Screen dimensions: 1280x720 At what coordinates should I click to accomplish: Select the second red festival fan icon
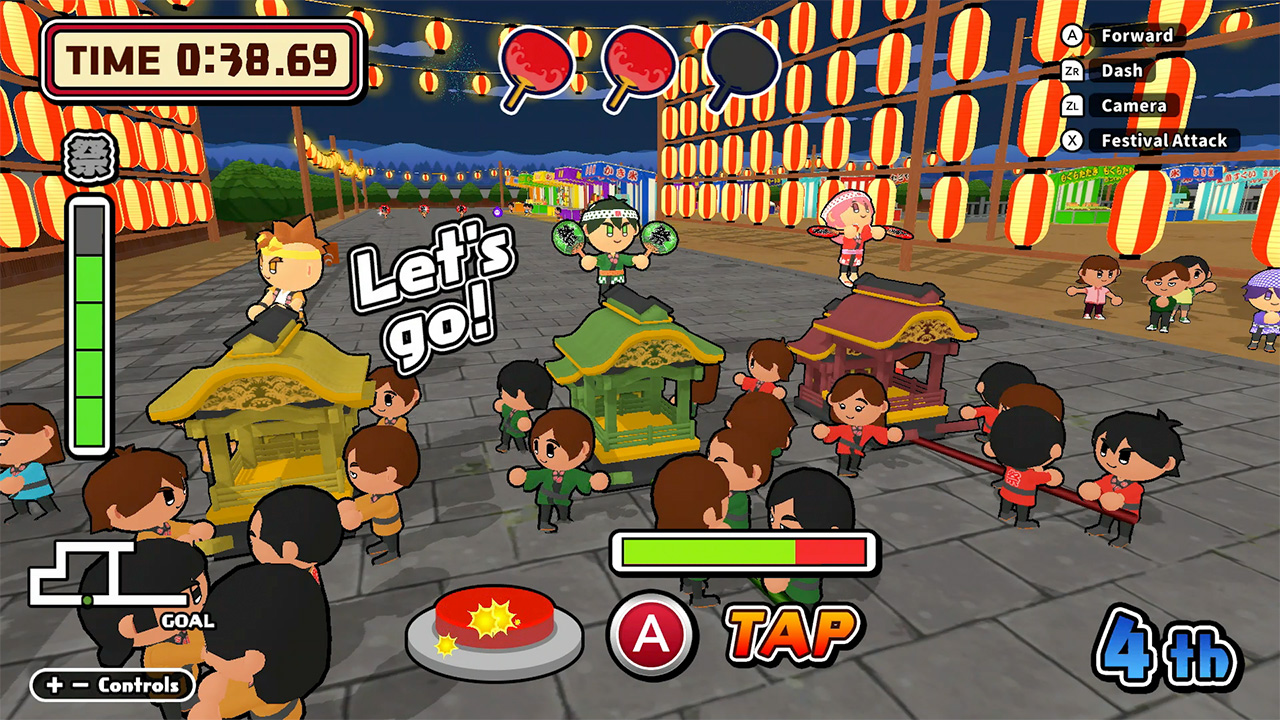(x=639, y=62)
